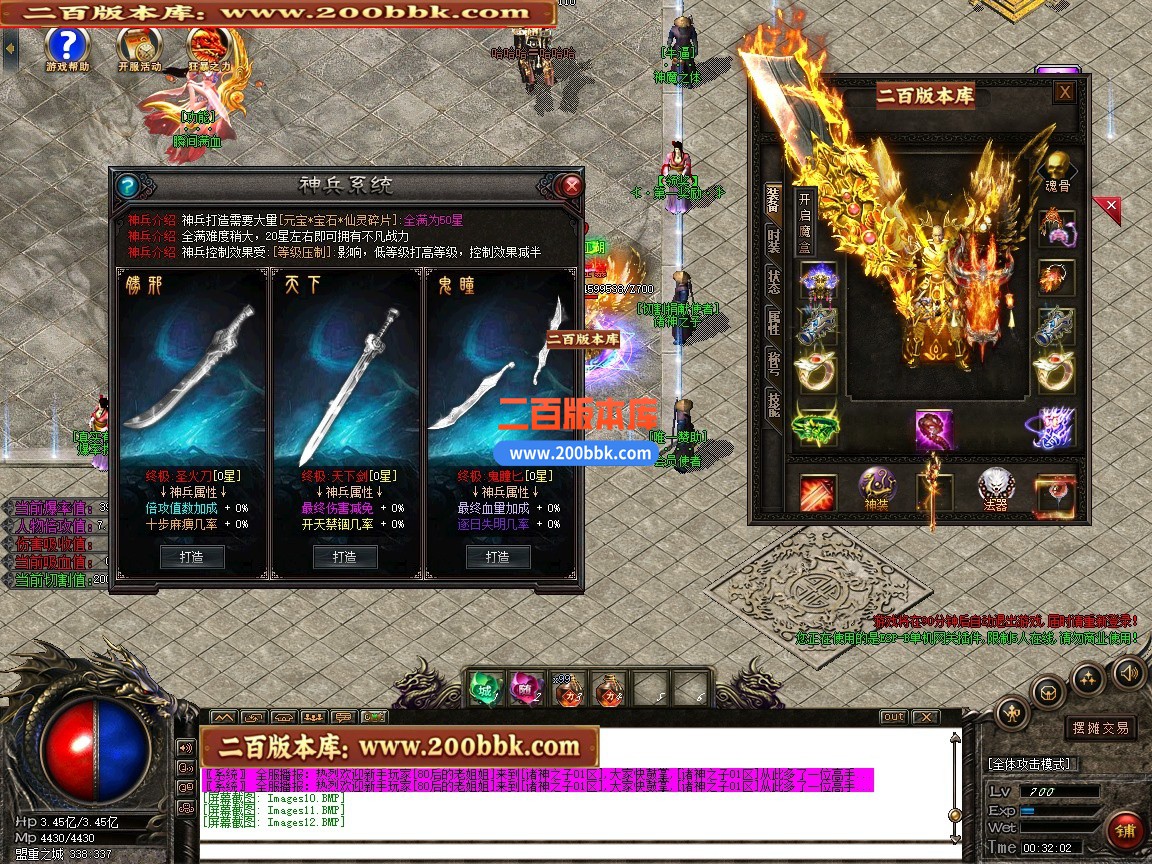
Task: Forge the 圣火刀 weapon with 打造
Action: tap(192, 556)
